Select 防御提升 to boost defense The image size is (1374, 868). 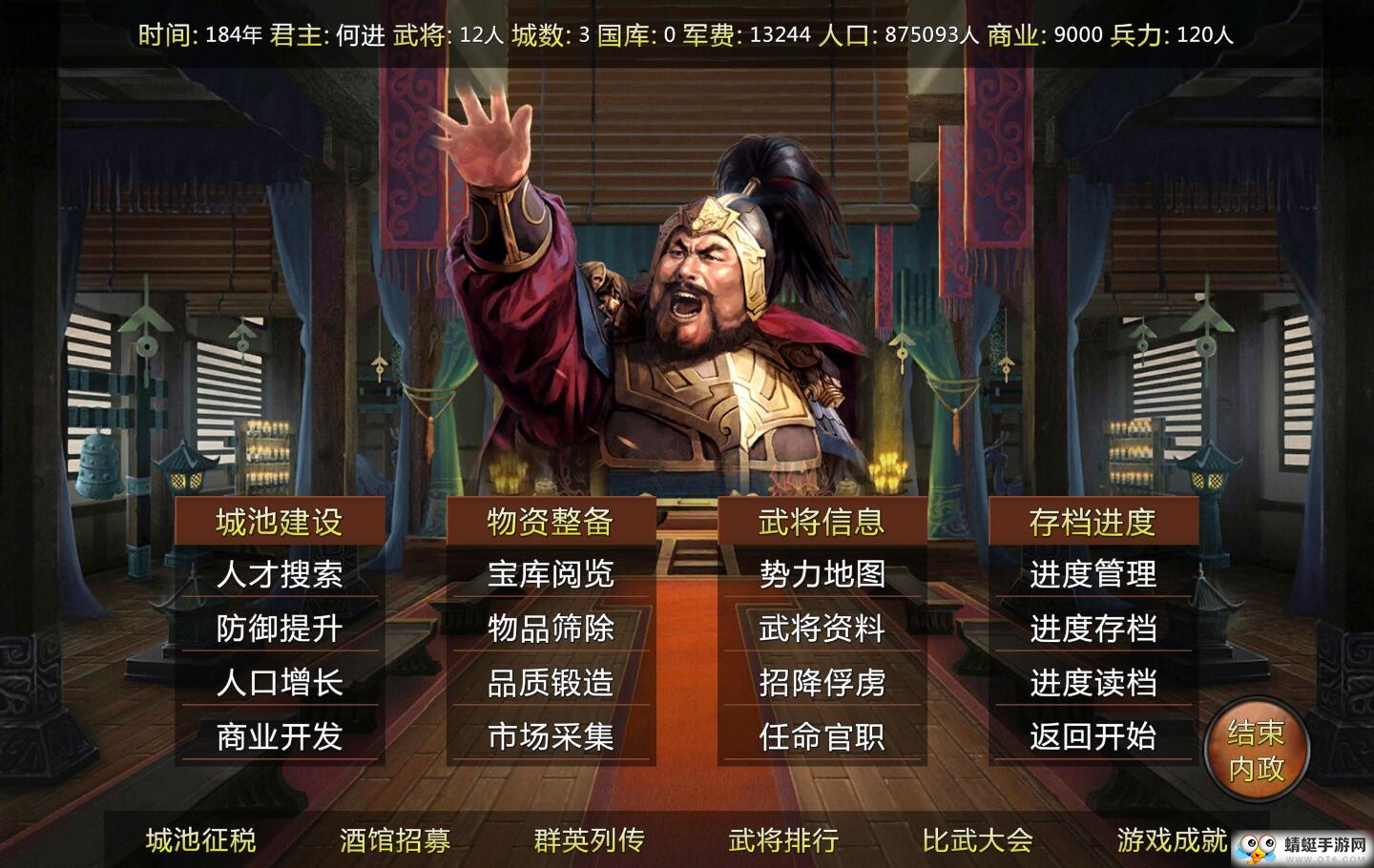pyautogui.click(x=280, y=629)
